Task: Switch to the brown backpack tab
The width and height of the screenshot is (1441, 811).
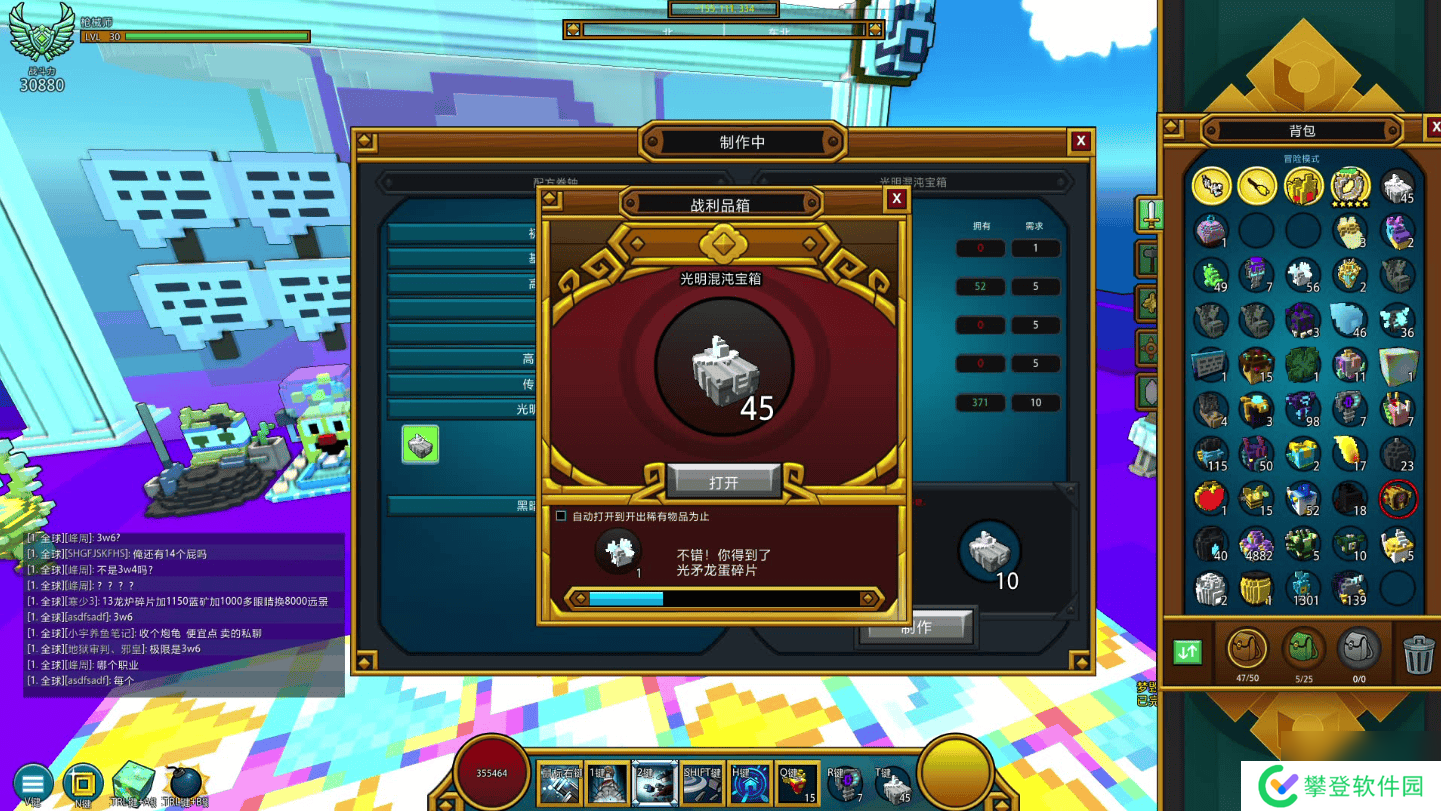Action: [1246, 649]
